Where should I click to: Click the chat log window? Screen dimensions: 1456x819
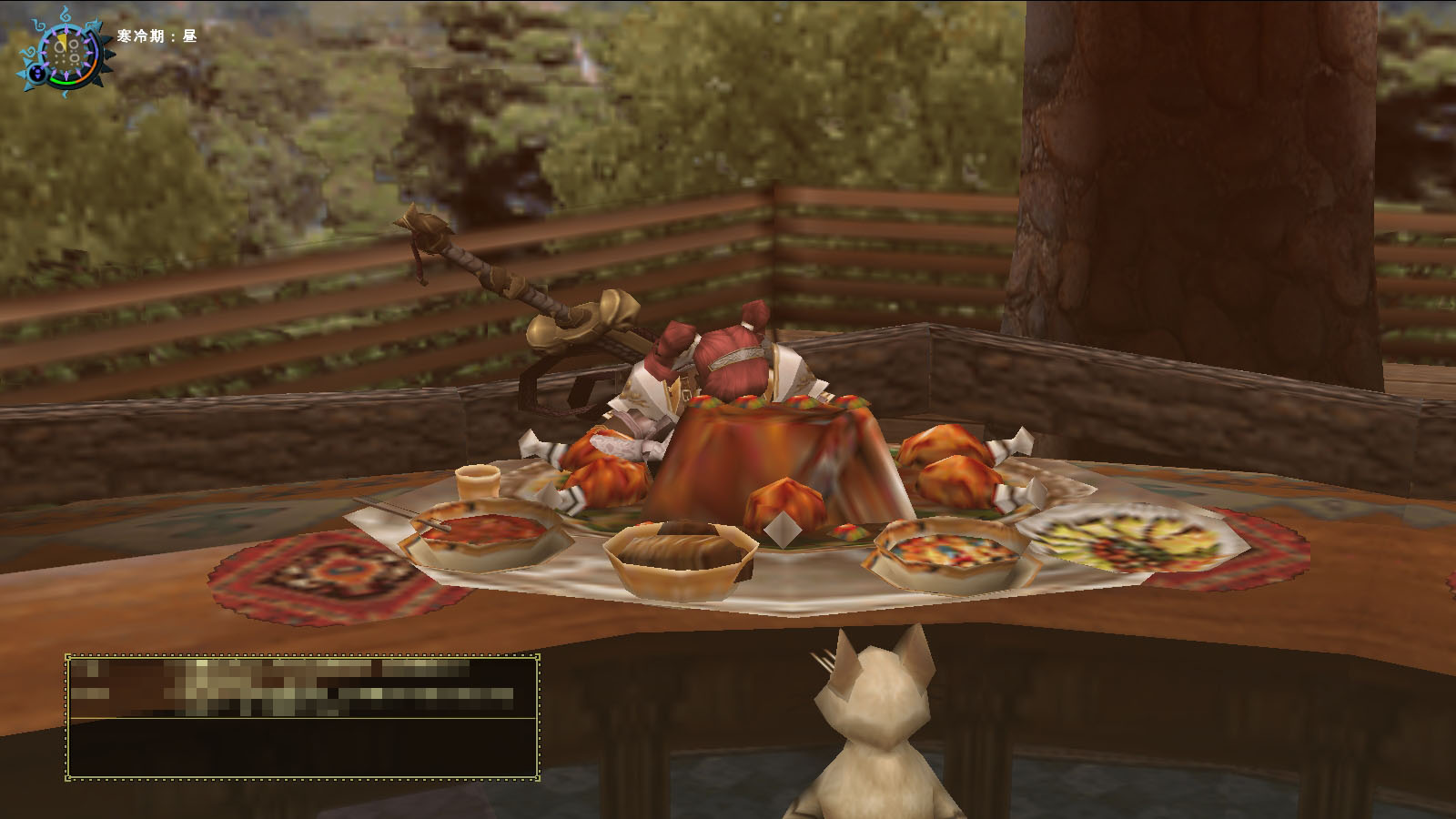tap(302, 716)
